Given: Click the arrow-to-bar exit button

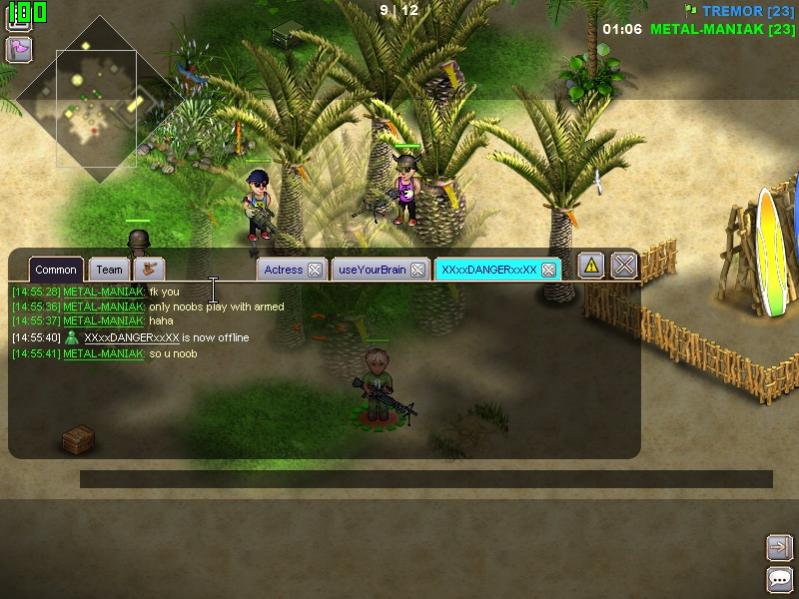Looking at the screenshot, I should pyautogui.click(x=780, y=547).
